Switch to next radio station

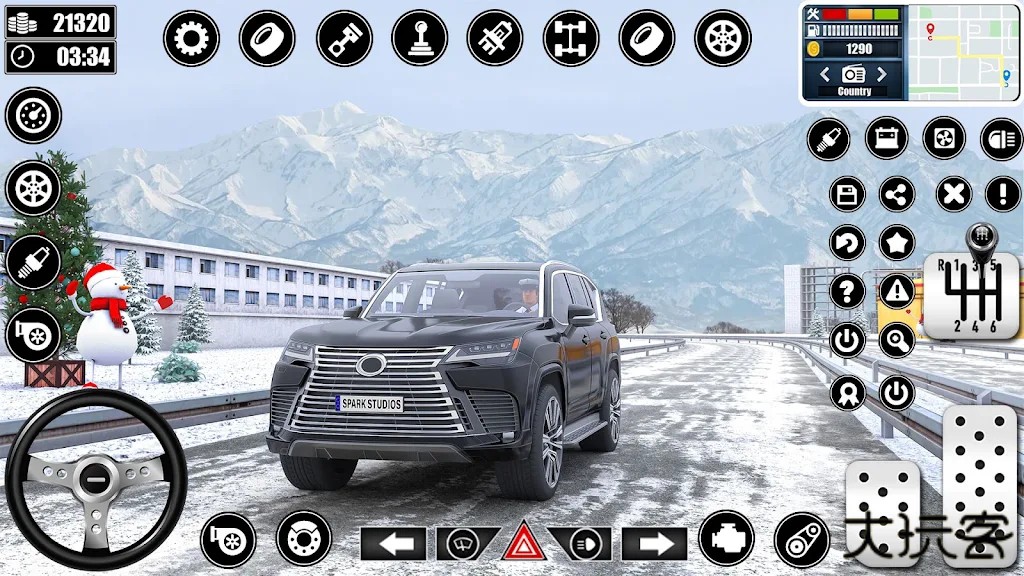click(882, 74)
